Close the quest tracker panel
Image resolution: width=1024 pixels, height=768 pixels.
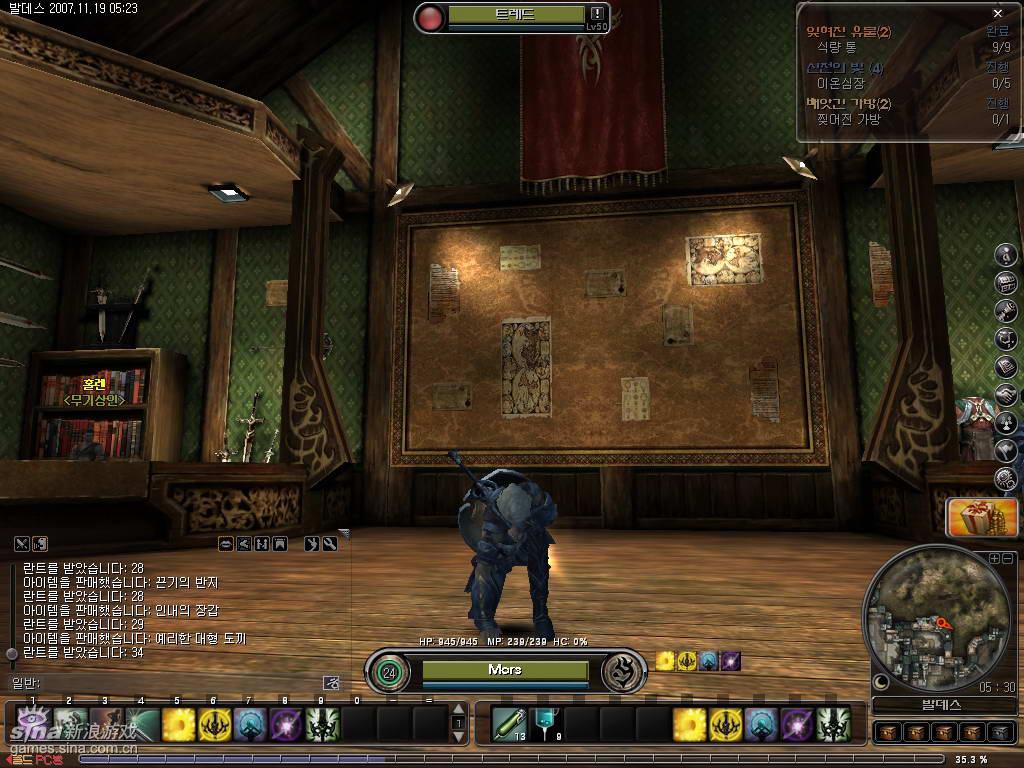(997, 13)
